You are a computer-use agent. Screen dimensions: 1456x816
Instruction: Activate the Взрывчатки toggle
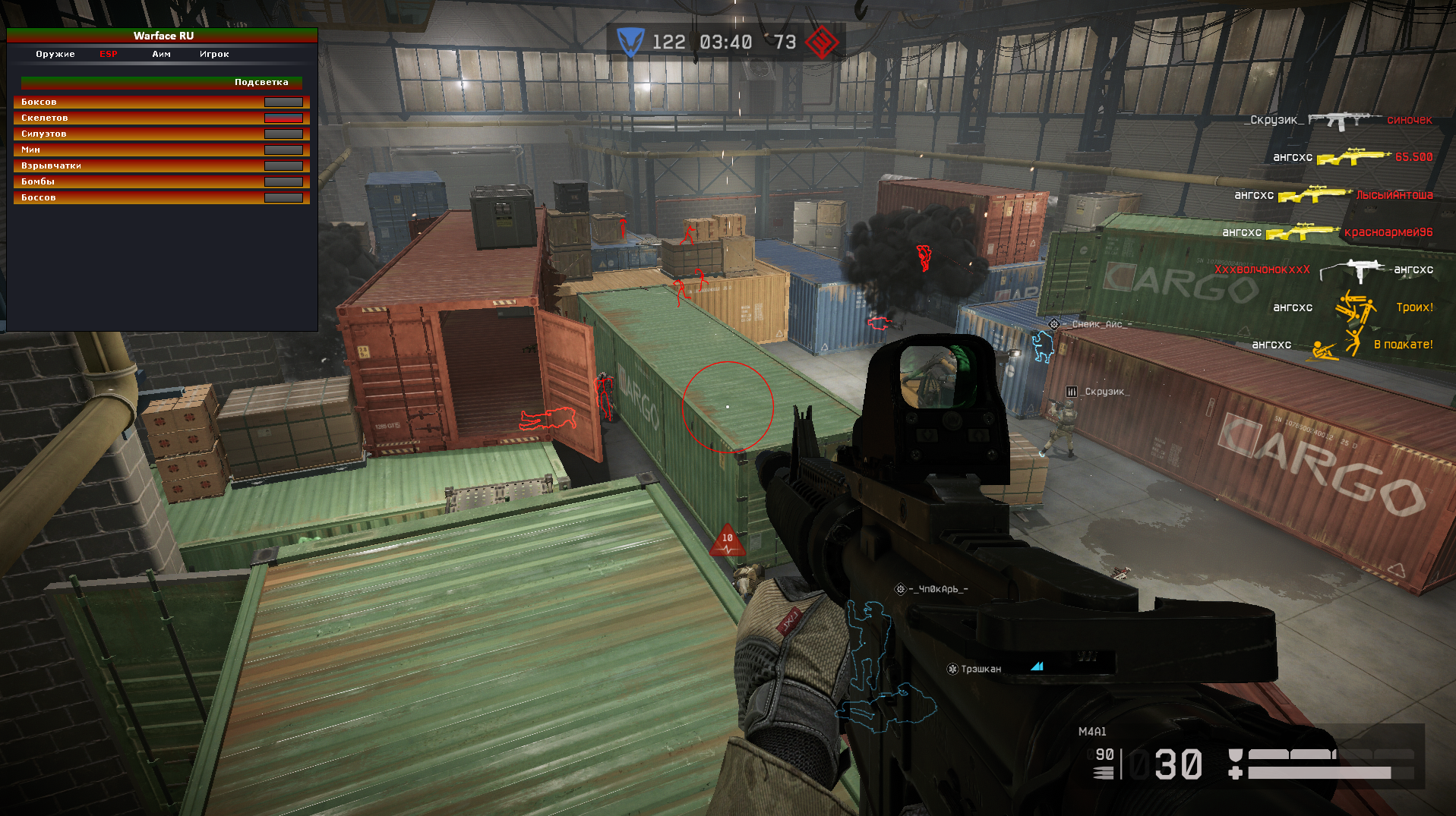coord(283,165)
